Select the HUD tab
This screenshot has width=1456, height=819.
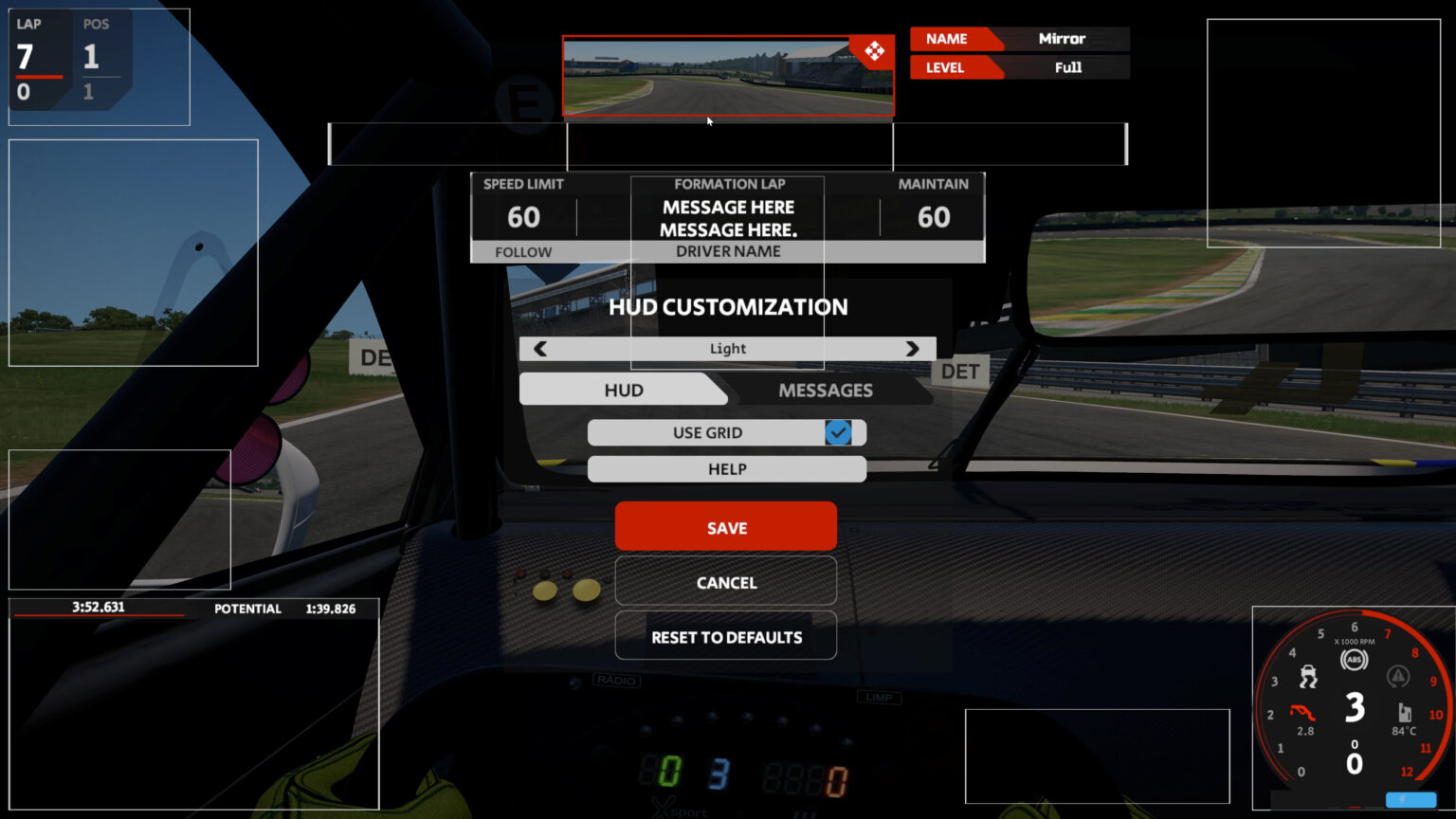(622, 390)
